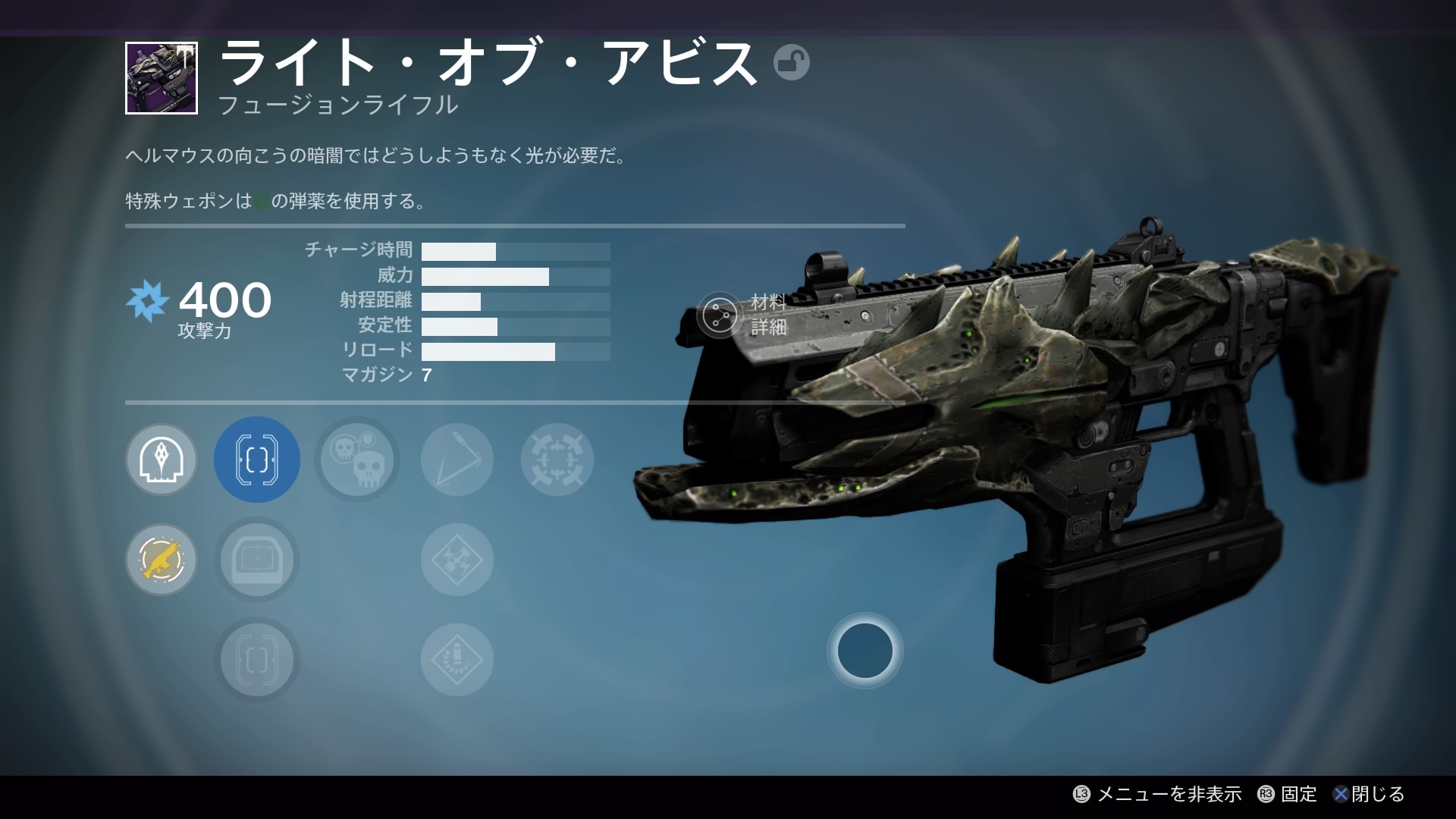The width and height of the screenshot is (1456, 819).
Task: Activate the yellow gun infuse node
Action: (162, 560)
